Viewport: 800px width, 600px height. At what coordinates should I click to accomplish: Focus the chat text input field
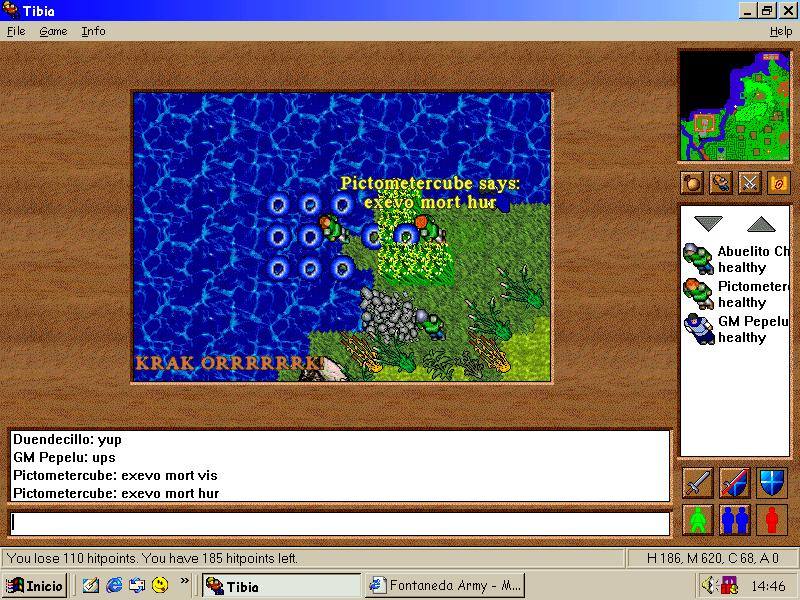pyautogui.click(x=340, y=523)
